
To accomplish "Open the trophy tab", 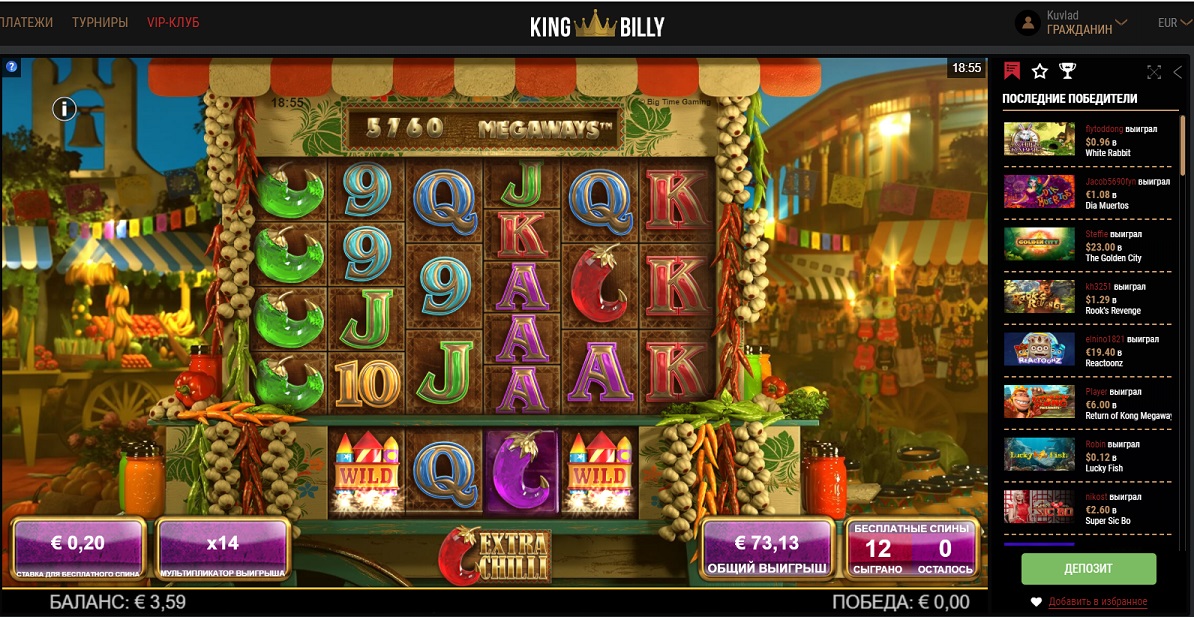I will (x=1067, y=71).
